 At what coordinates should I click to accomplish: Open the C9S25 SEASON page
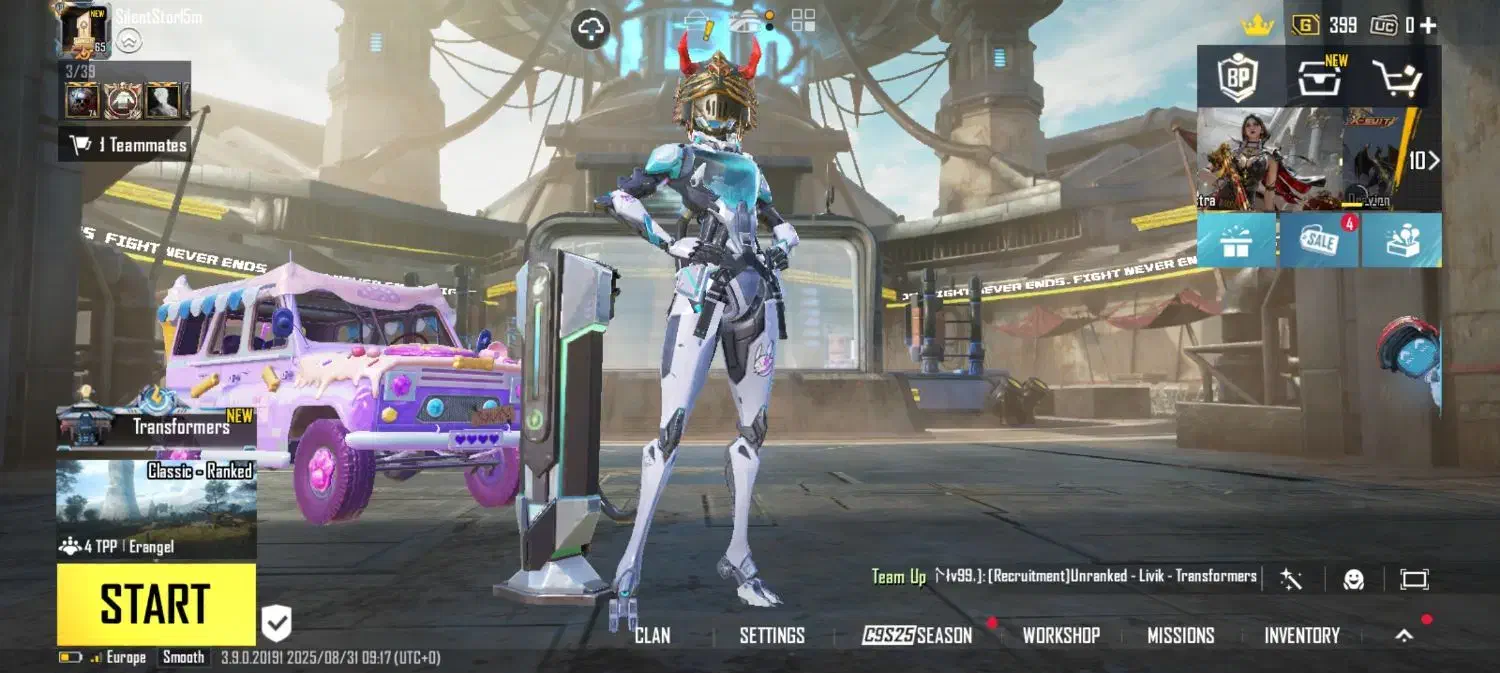coord(917,635)
